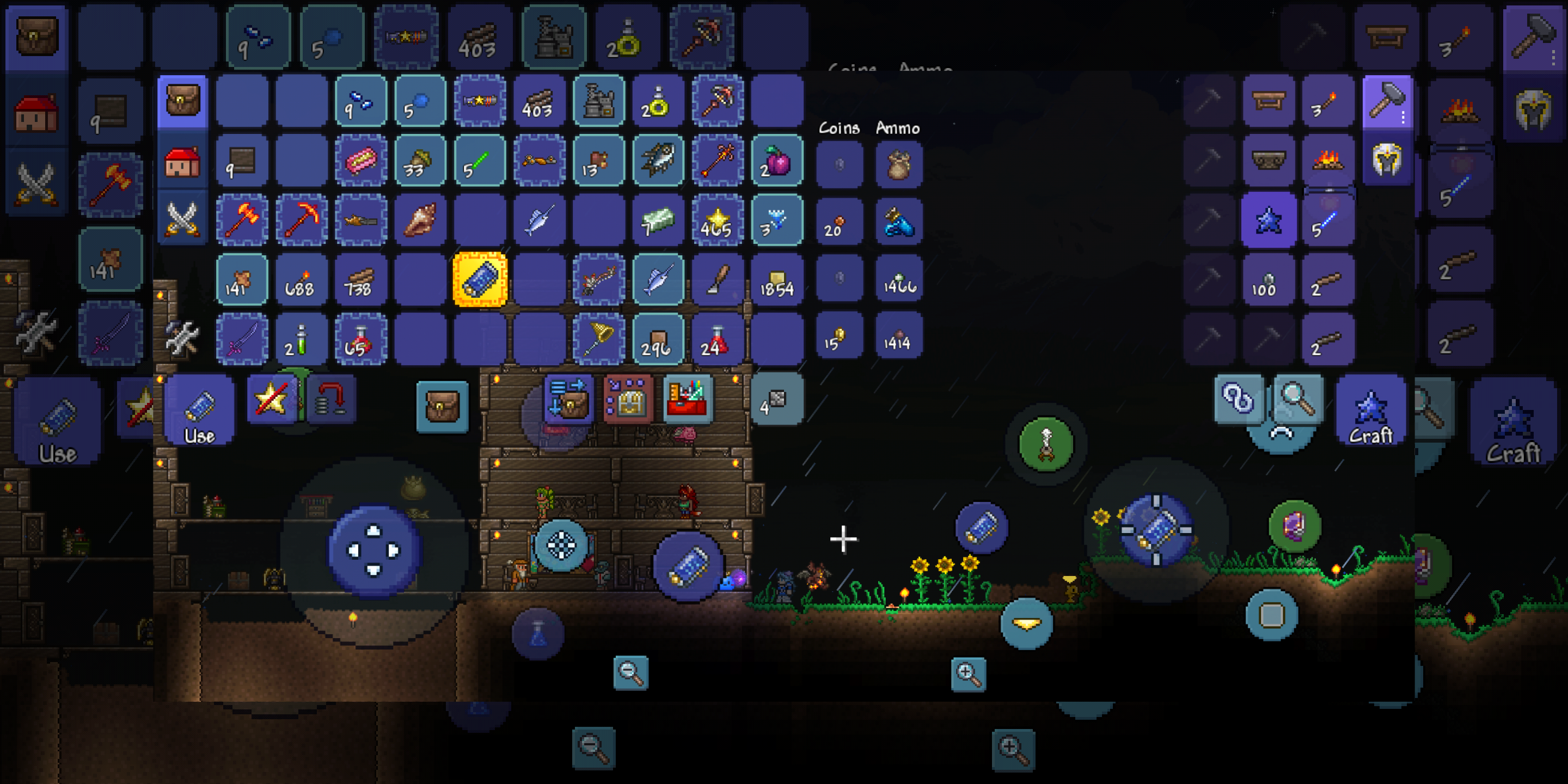Viewport: 1568px width, 784px height.
Task: Switch to the crossed swords PvP tab
Action: (182, 218)
